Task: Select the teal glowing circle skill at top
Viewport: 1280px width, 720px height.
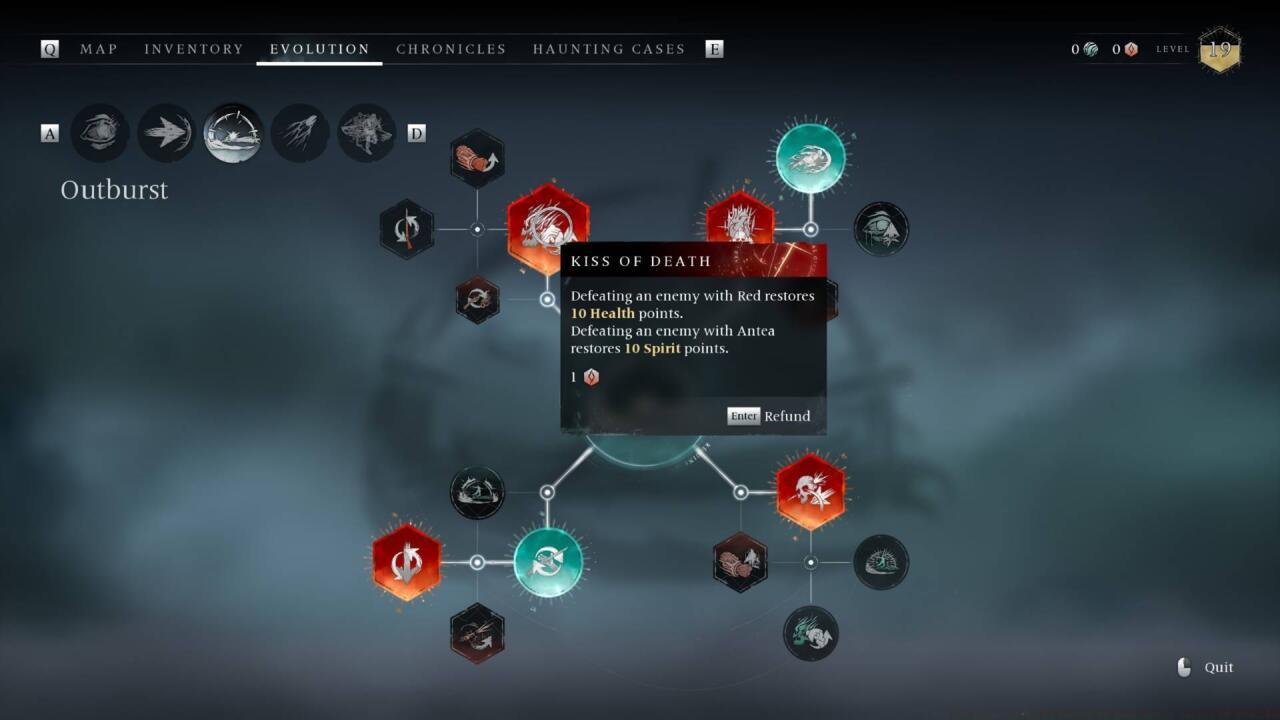Action: click(x=810, y=158)
